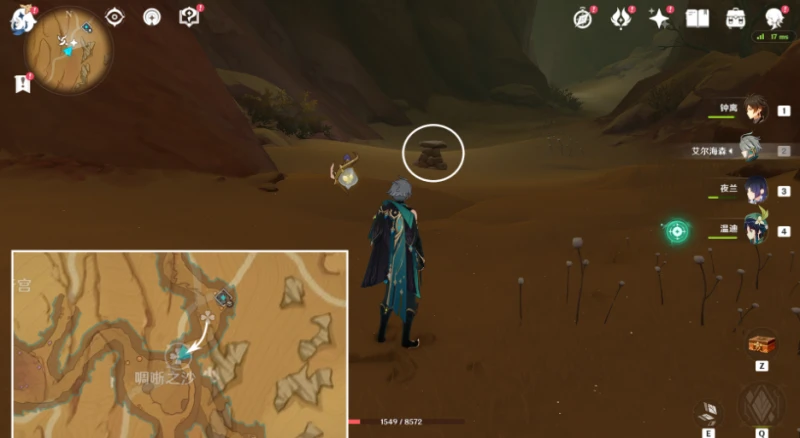Screen dimensions: 800x438
Task: Switch to party member 温迪
Action: (x=754, y=230)
